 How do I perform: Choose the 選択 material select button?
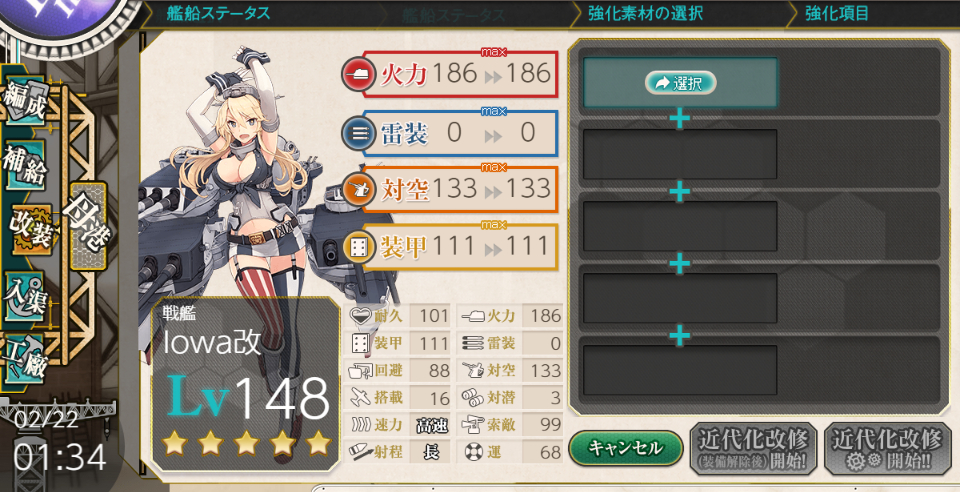point(681,83)
